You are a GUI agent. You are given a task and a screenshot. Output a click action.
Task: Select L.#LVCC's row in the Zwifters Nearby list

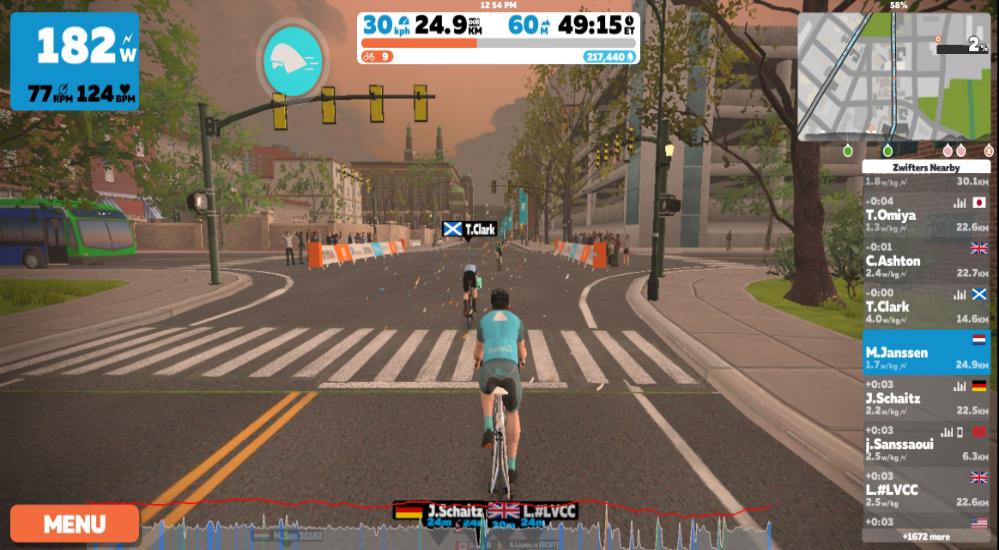pos(926,489)
